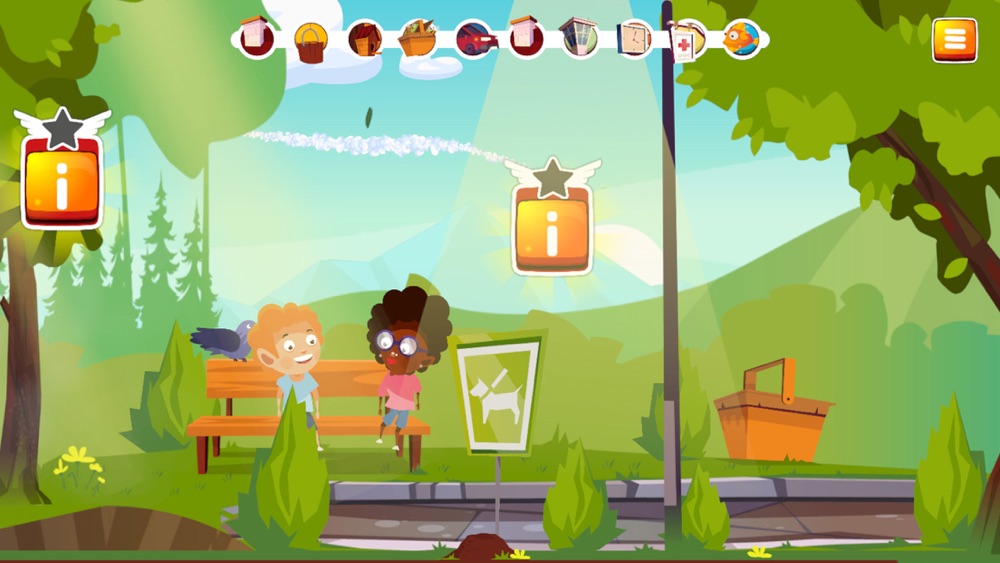Choose the wall clock level icon
The image size is (1000, 563).
(x=633, y=39)
